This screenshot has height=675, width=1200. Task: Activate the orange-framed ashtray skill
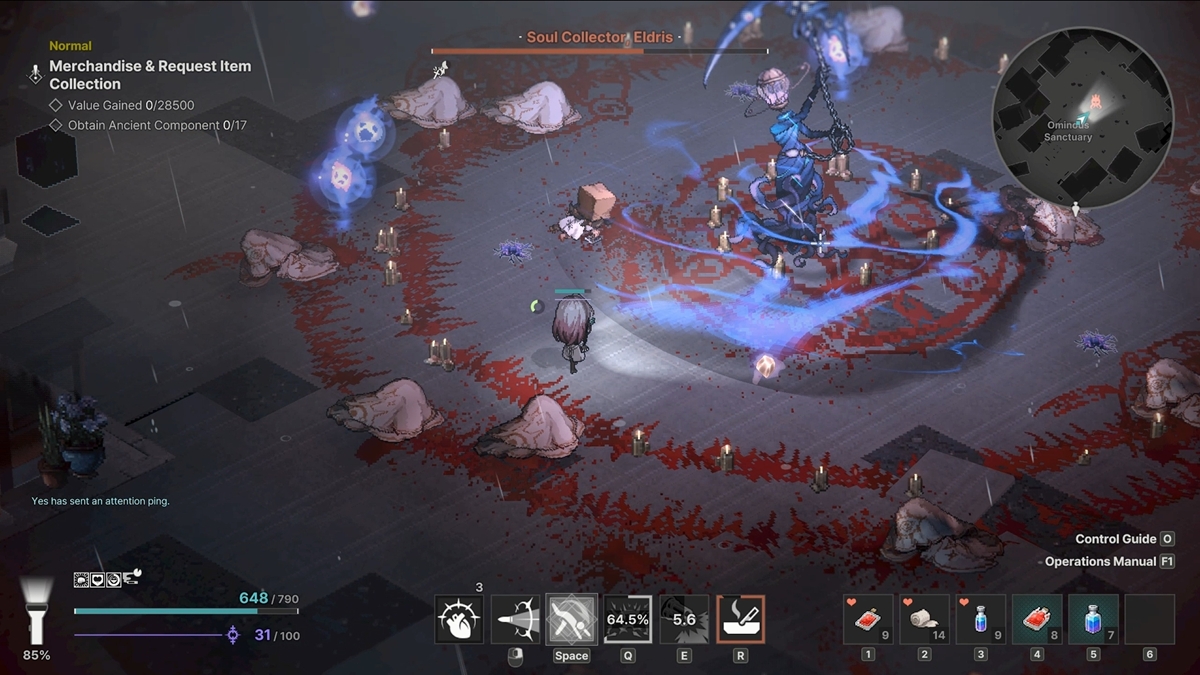pyautogui.click(x=740, y=620)
